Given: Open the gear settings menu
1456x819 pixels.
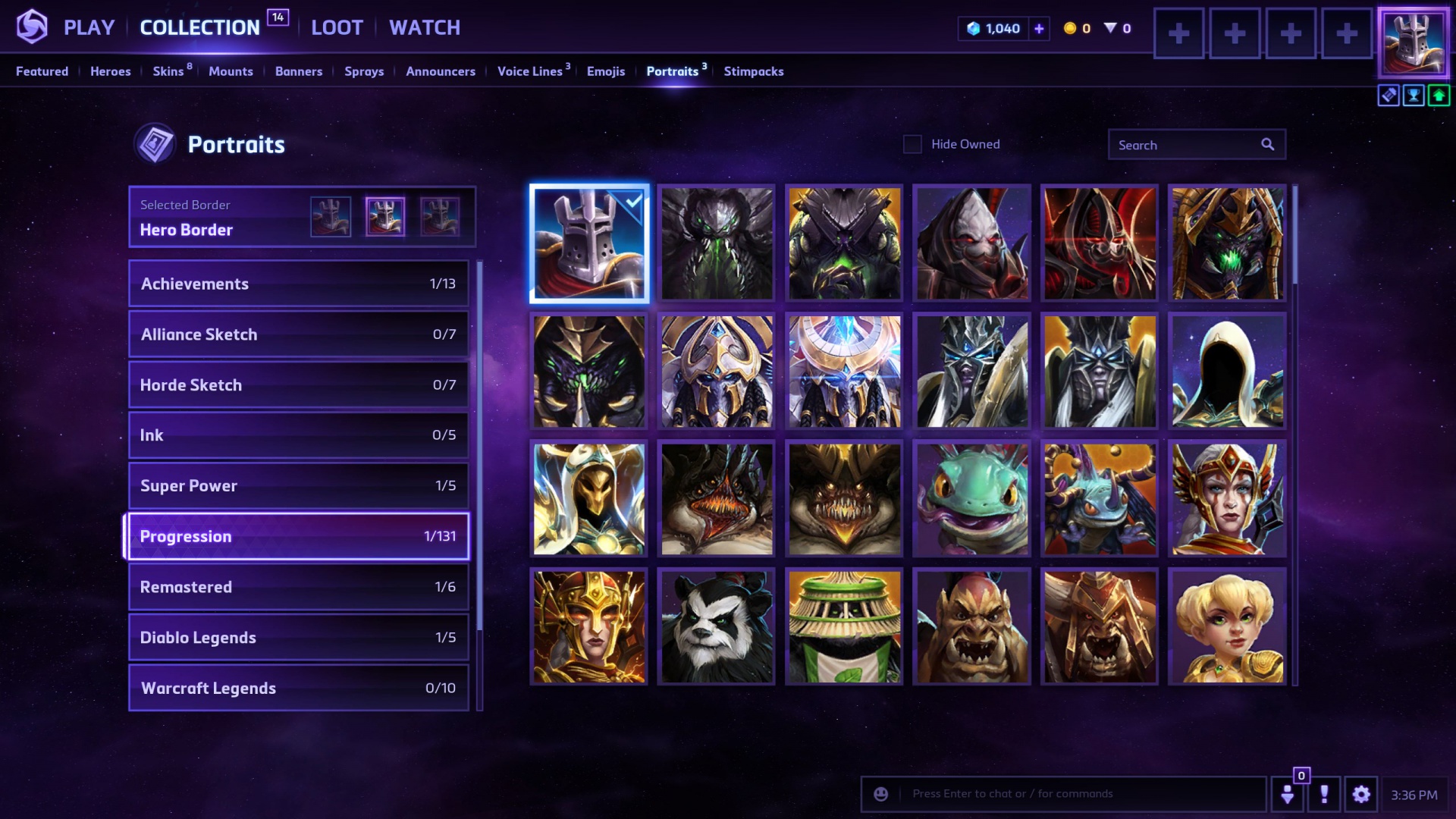Looking at the screenshot, I should point(1361,794).
